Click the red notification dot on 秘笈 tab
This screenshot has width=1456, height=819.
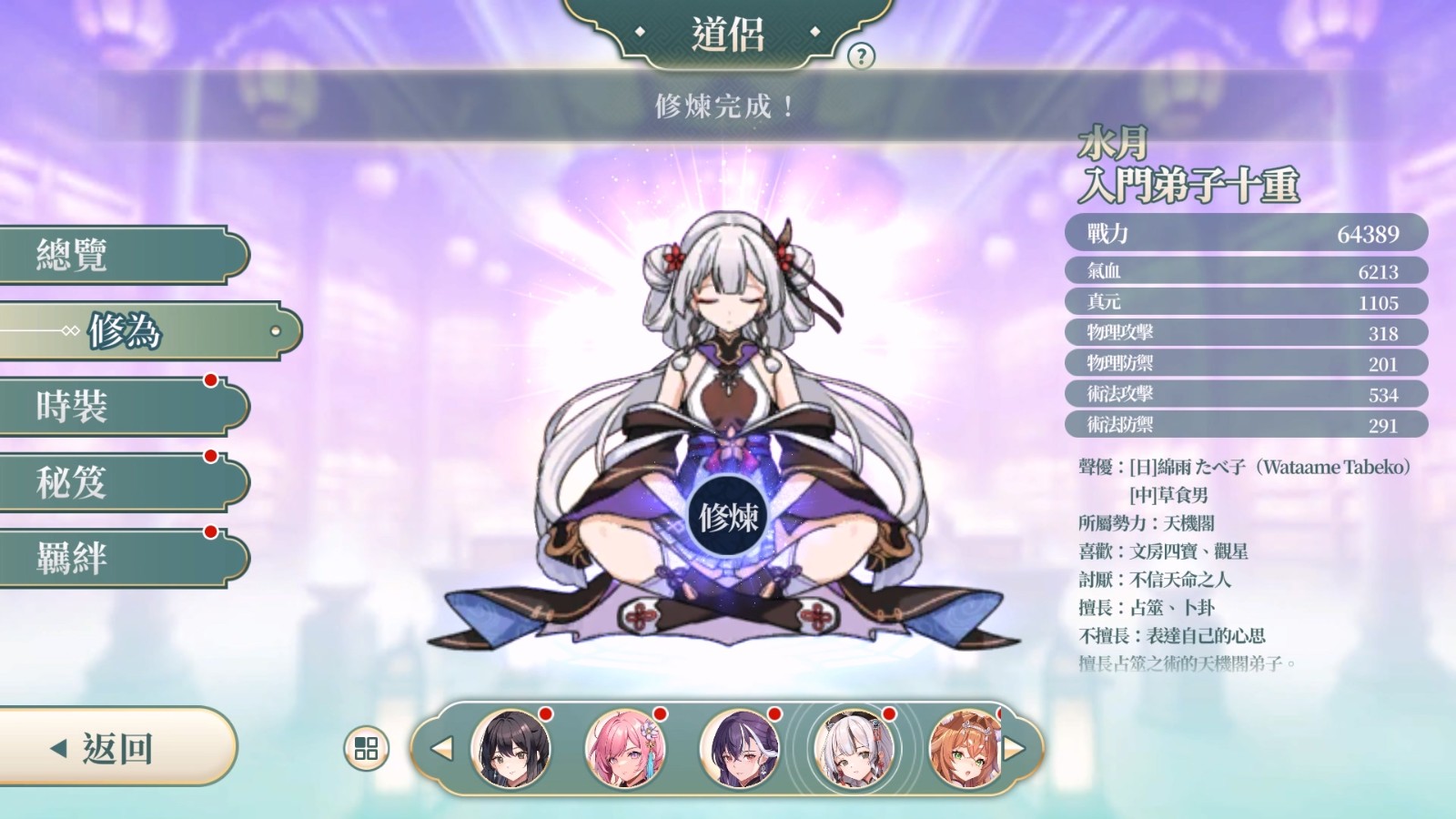[x=212, y=454]
